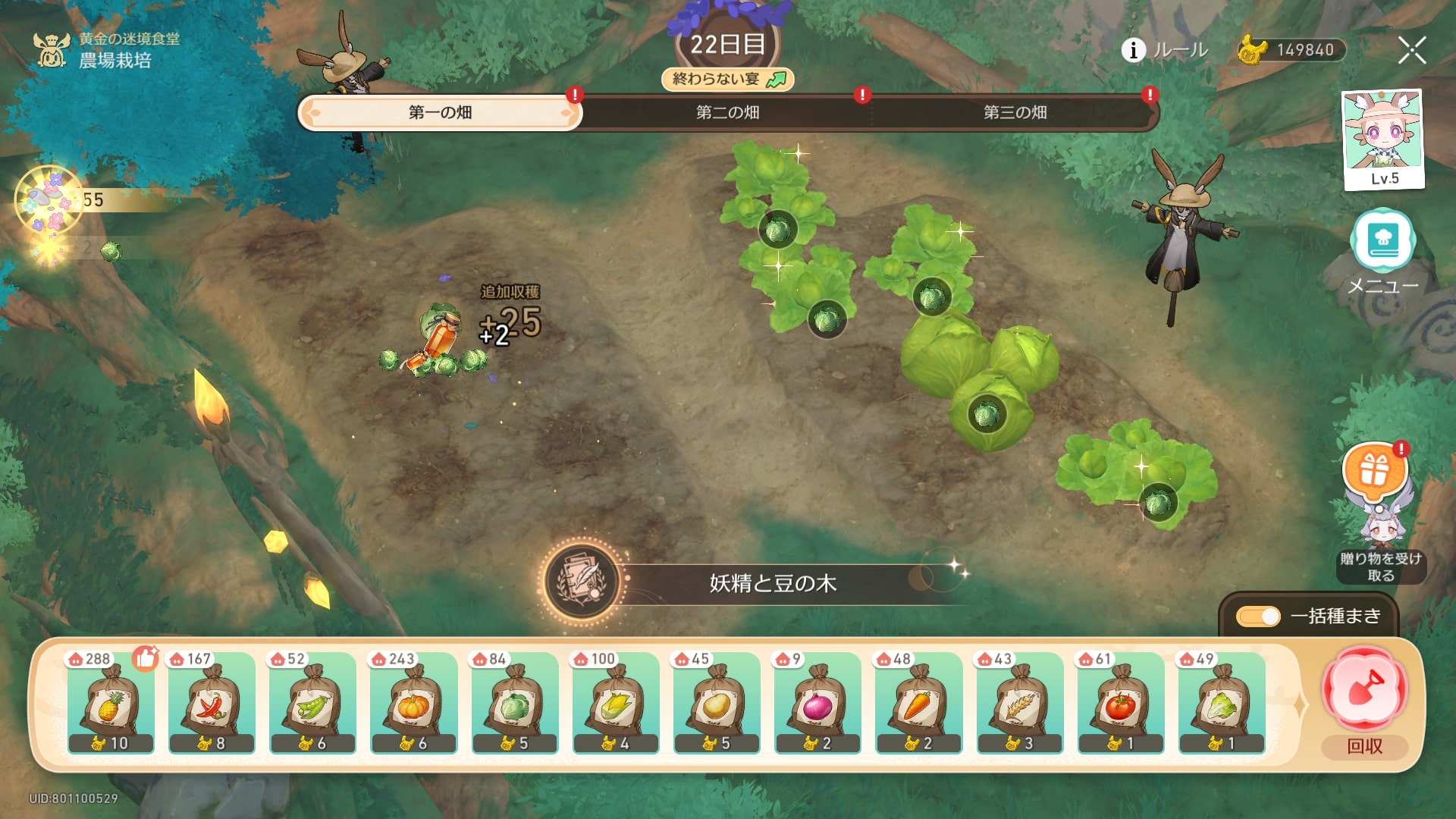Select the carrot seed bag
This screenshot has height=819, width=1456.
918,703
